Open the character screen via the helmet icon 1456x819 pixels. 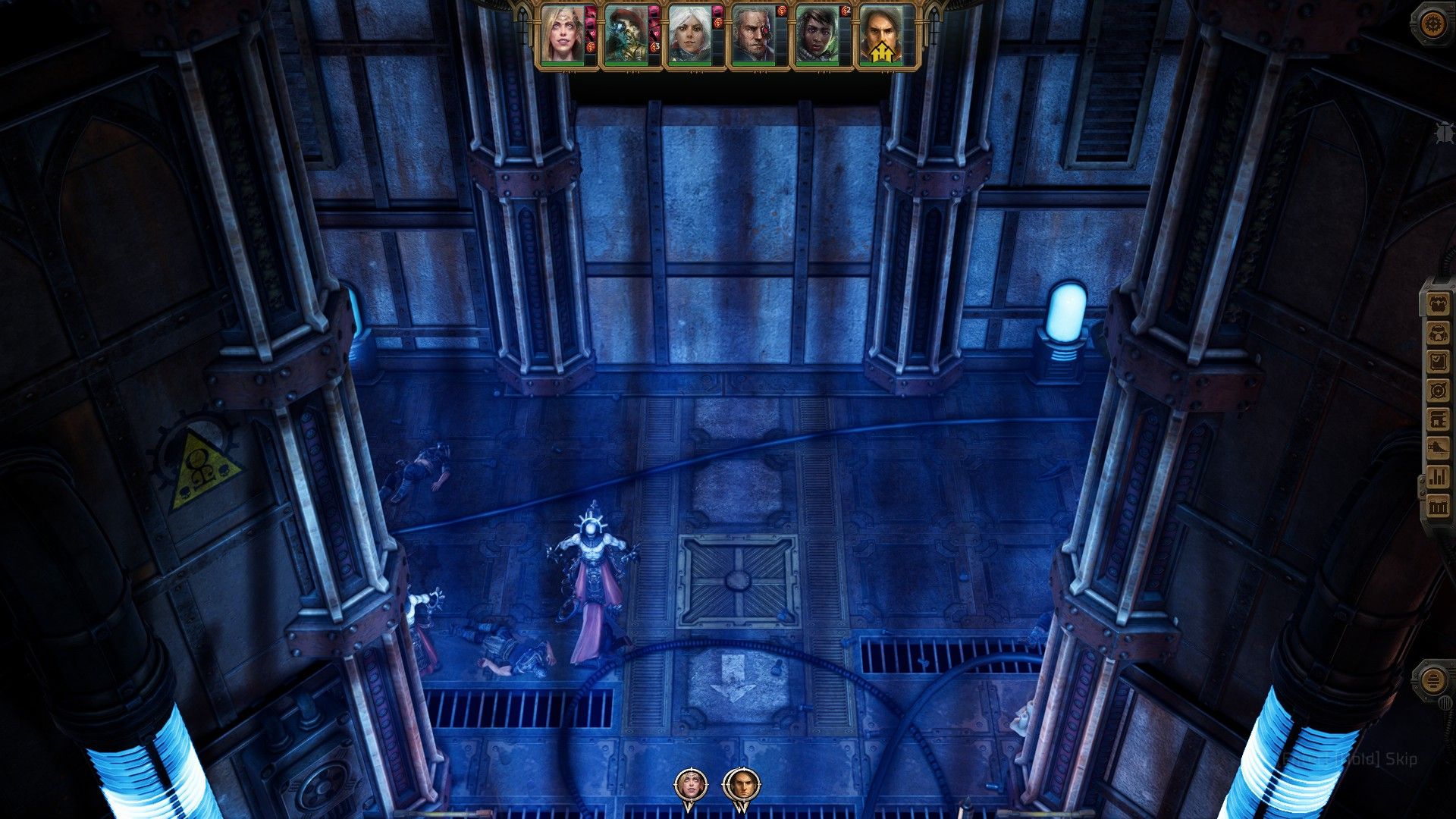point(1437,334)
